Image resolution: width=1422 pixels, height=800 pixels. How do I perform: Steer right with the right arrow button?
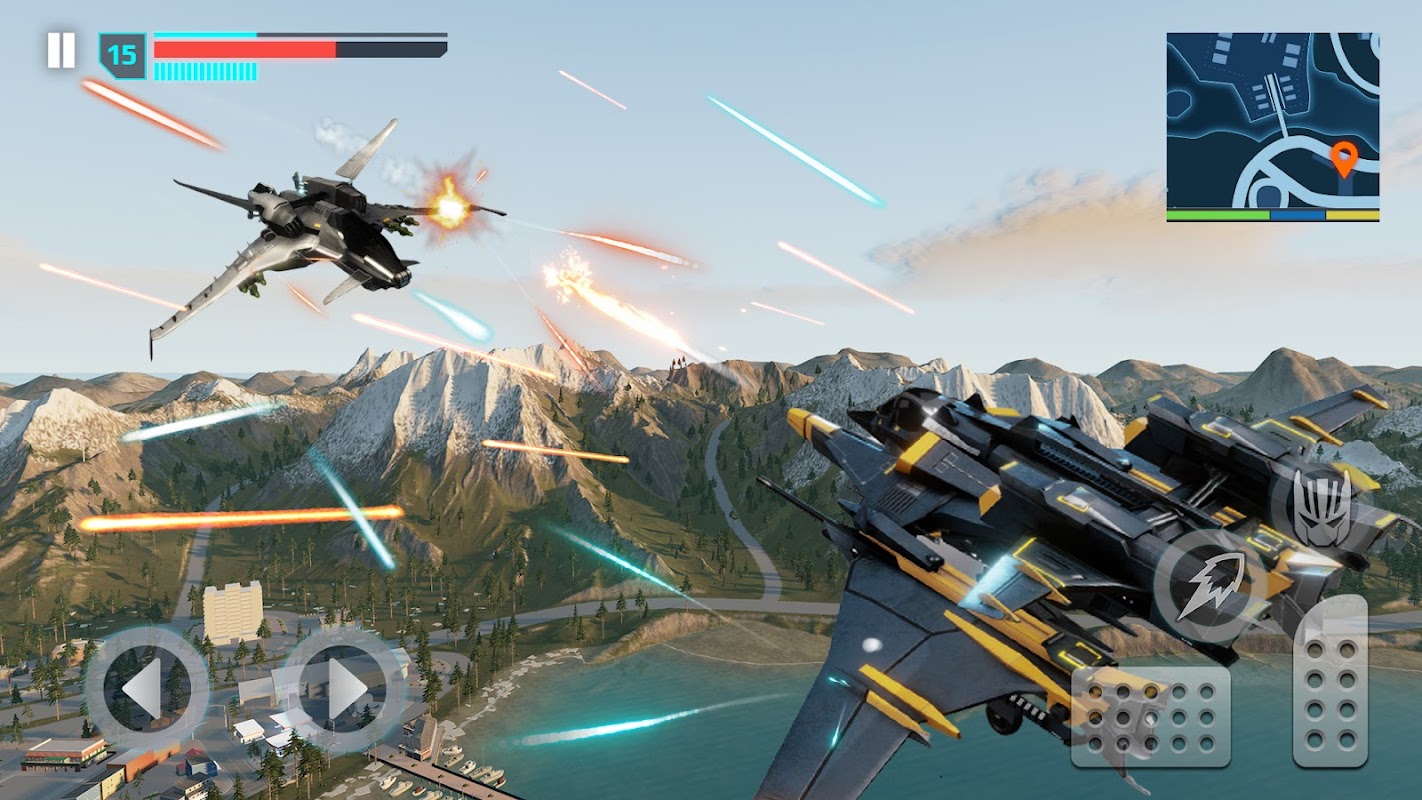click(x=343, y=688)
